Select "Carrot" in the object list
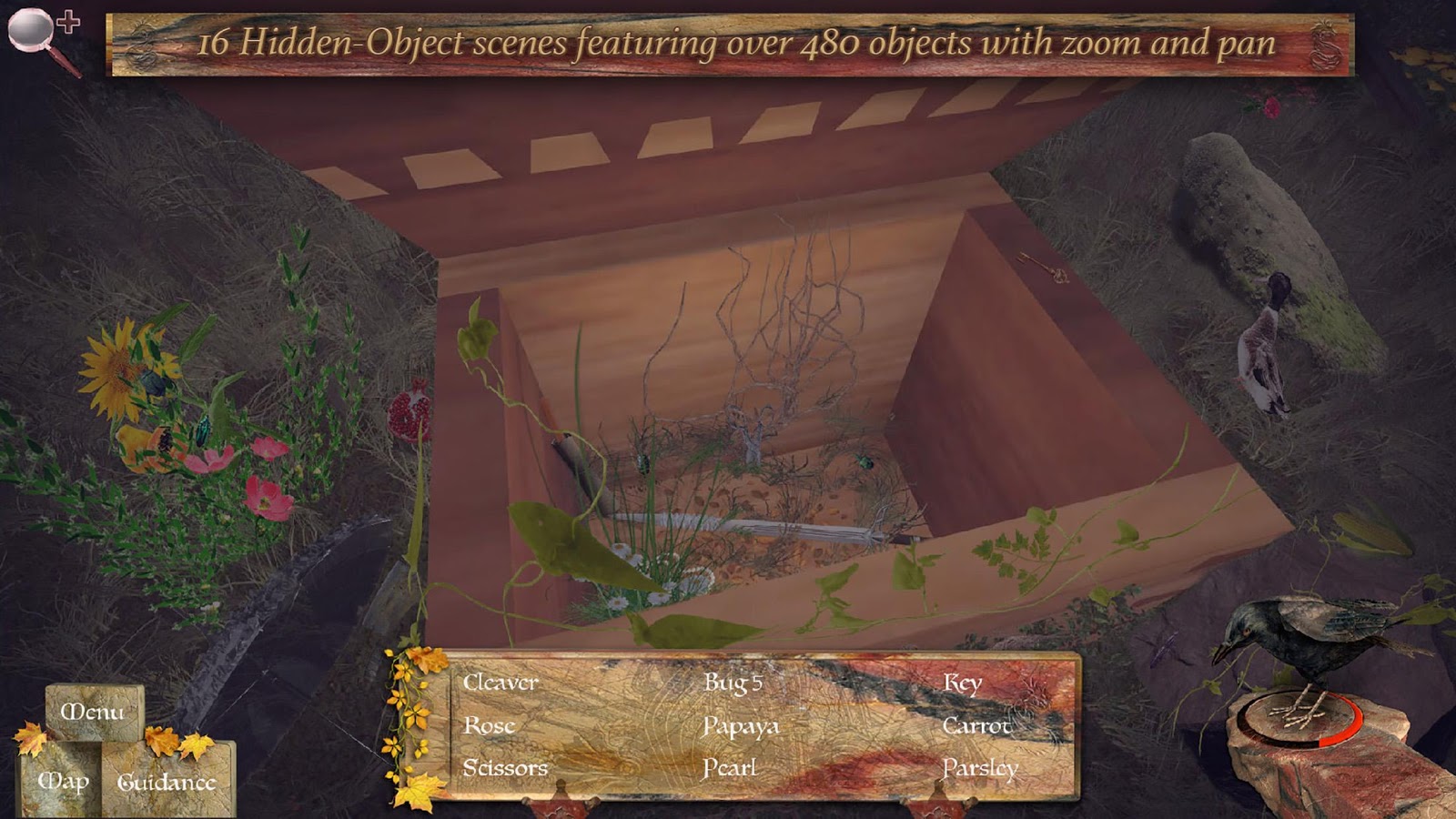This screenshot has width=1456, height=819. point(977,725)
